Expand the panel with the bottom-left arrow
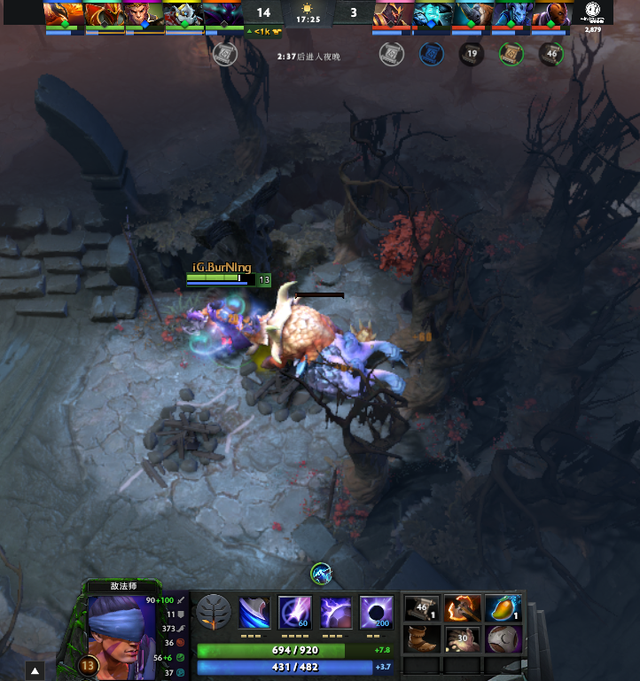Viewport: 640px width, 681px height. pyautogui.click(x=35, y=671)
